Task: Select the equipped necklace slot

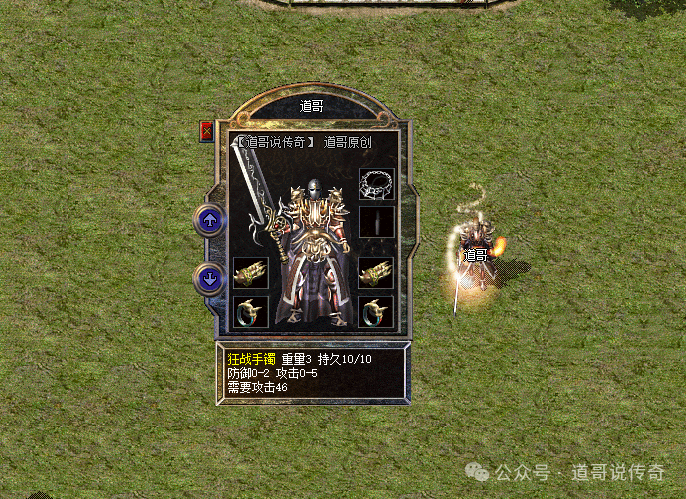Action: click(377, 184)
